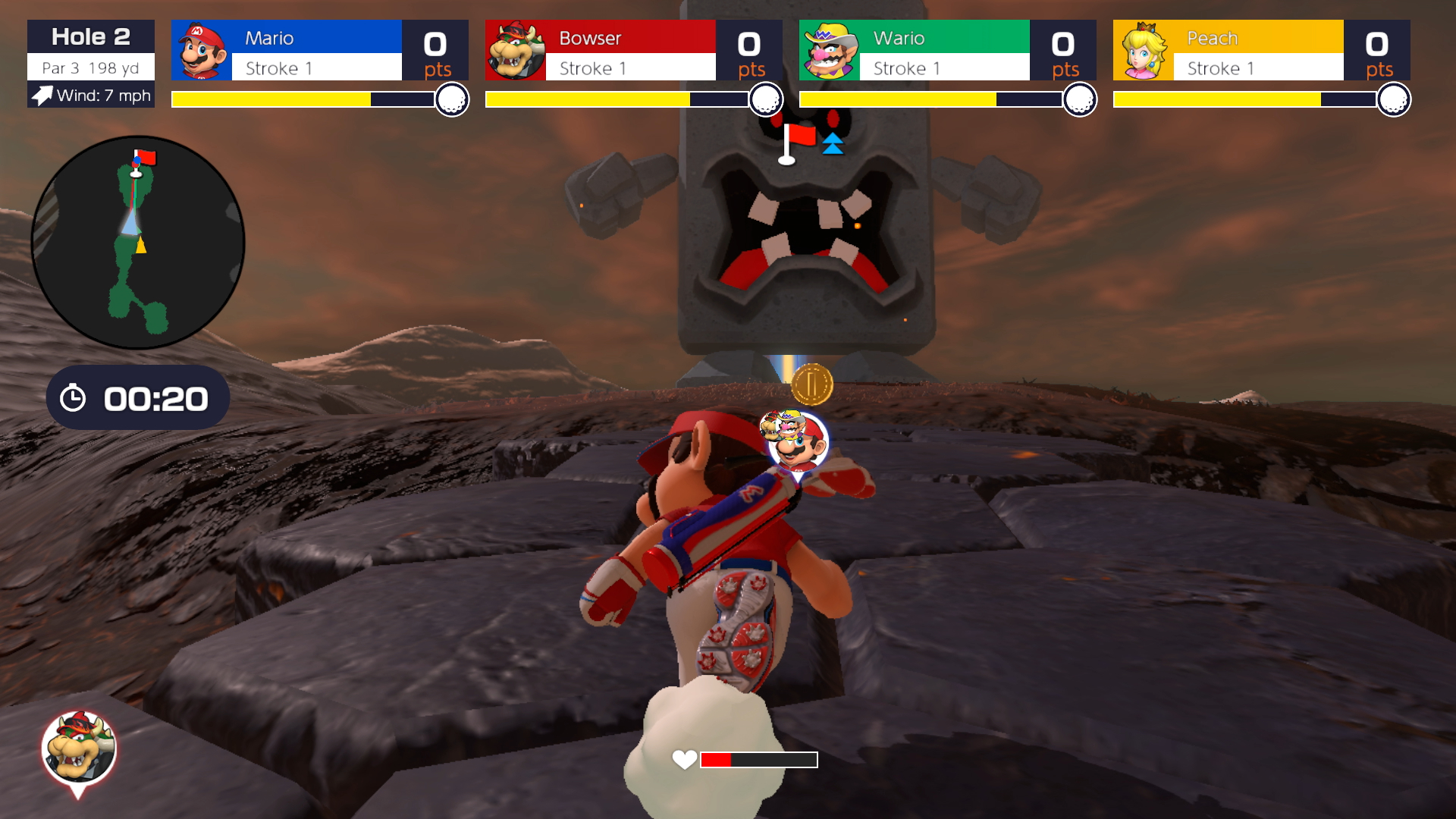
Task: Click the red flag marker on the minimap
Action: pyautogui.click(x=144, y=158)
